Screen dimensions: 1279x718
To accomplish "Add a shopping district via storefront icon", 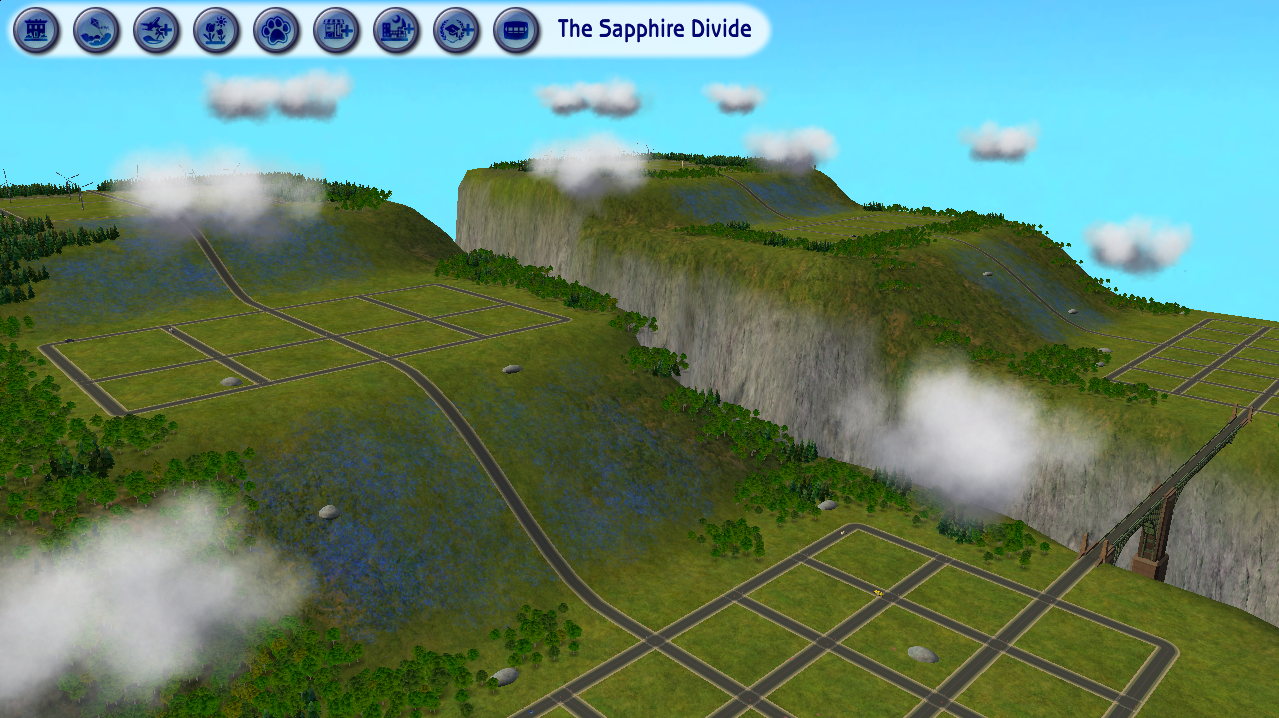I will 336,30.
